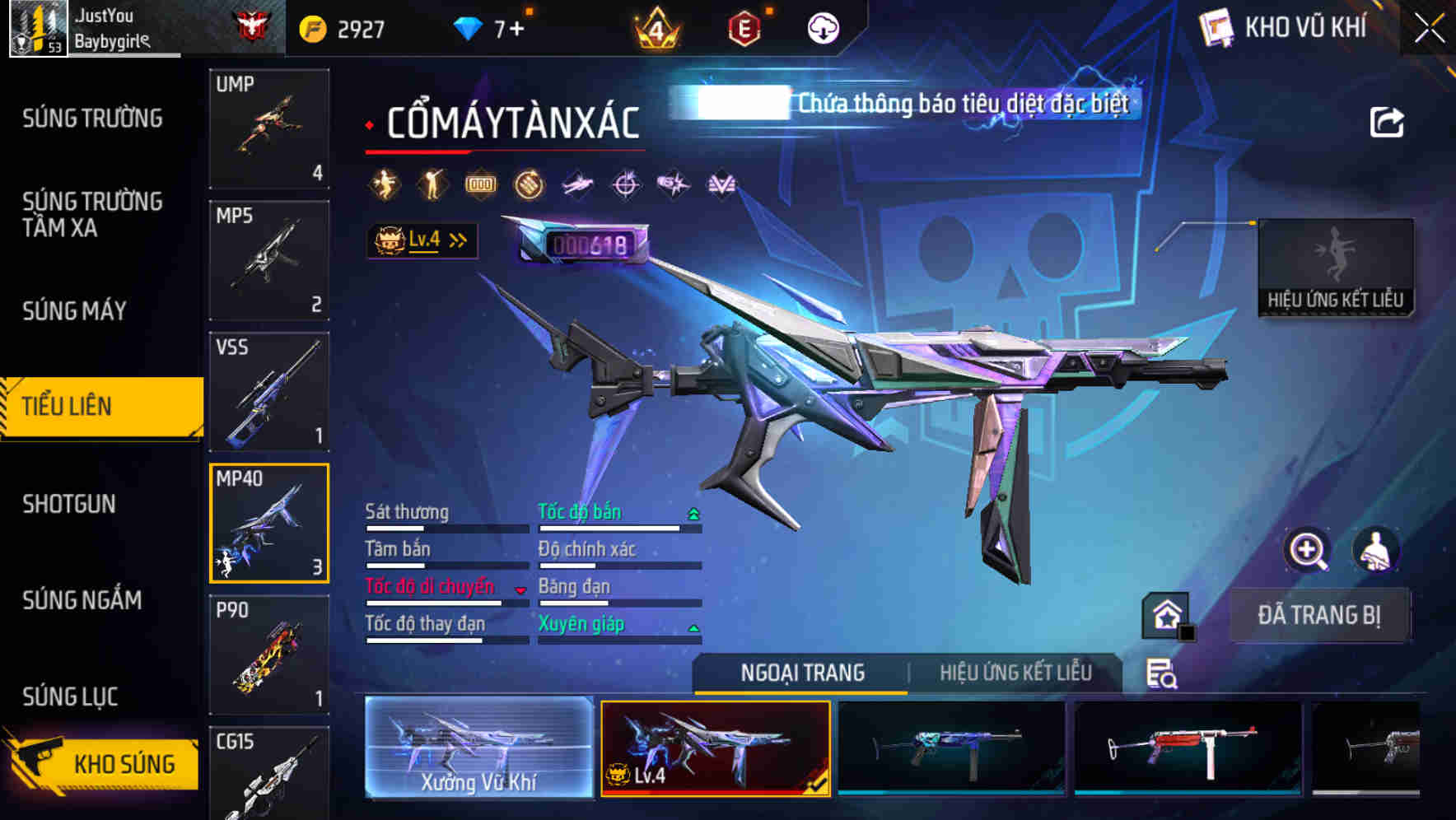This screenshot has height=820, width=1456.
Task: Open KHO SÚNG at the bottom left
Action: (x=122, y=763)
